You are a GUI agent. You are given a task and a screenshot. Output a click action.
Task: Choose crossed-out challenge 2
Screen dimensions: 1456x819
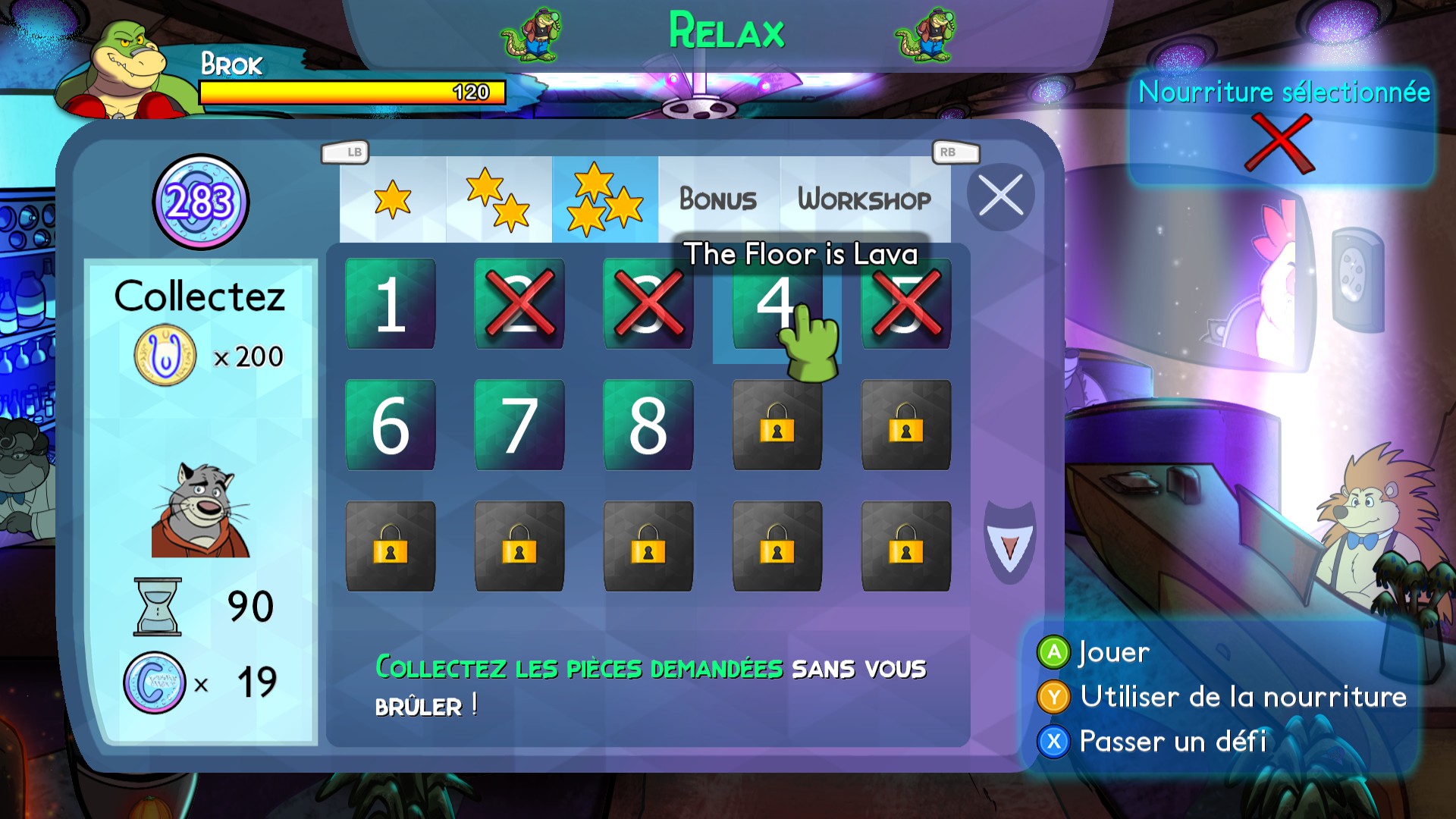click(519, 304)
